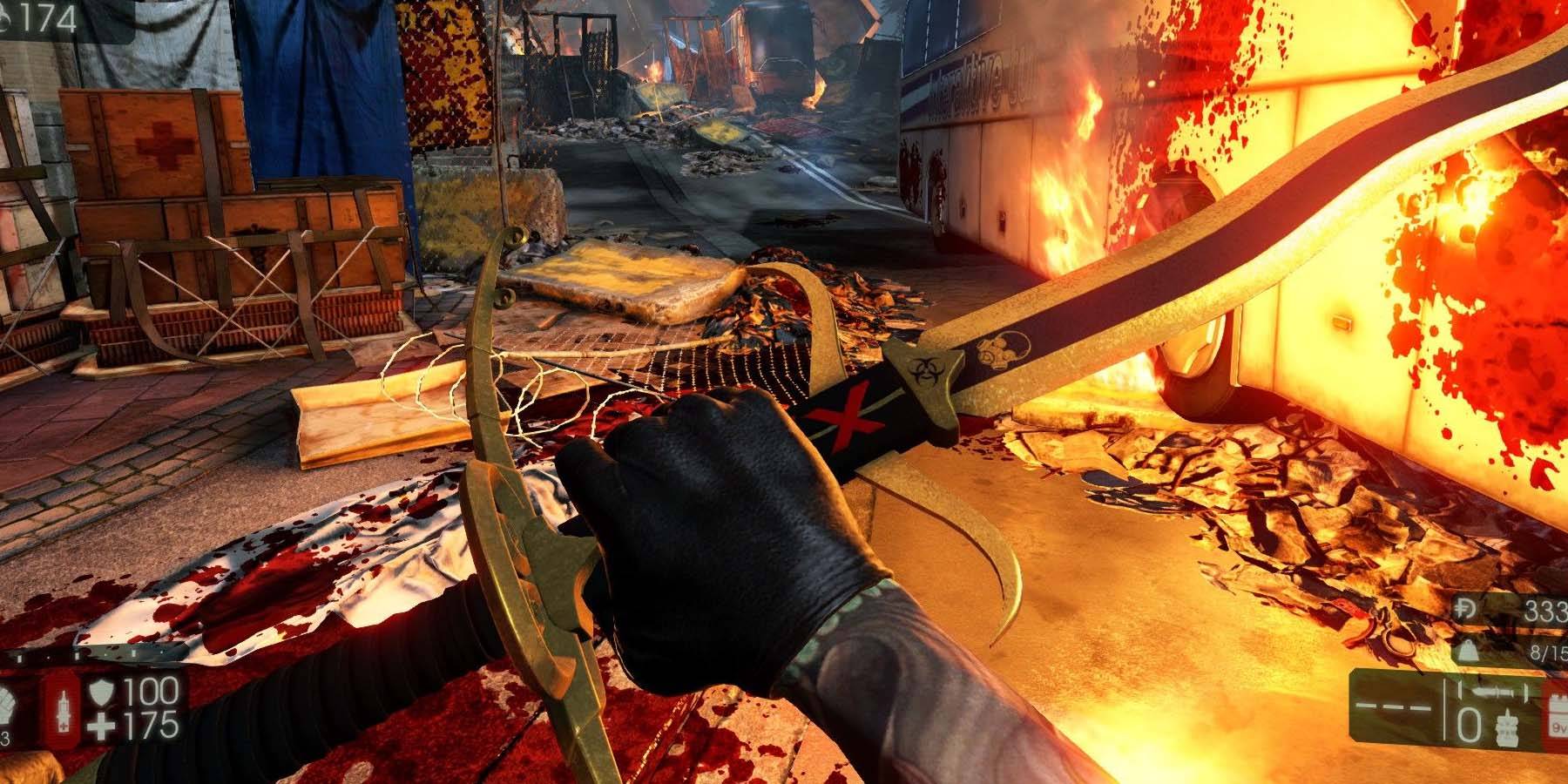Select the weight readout showing 8/15
Screen dimensions: 1568x784
coord(1548,651)
